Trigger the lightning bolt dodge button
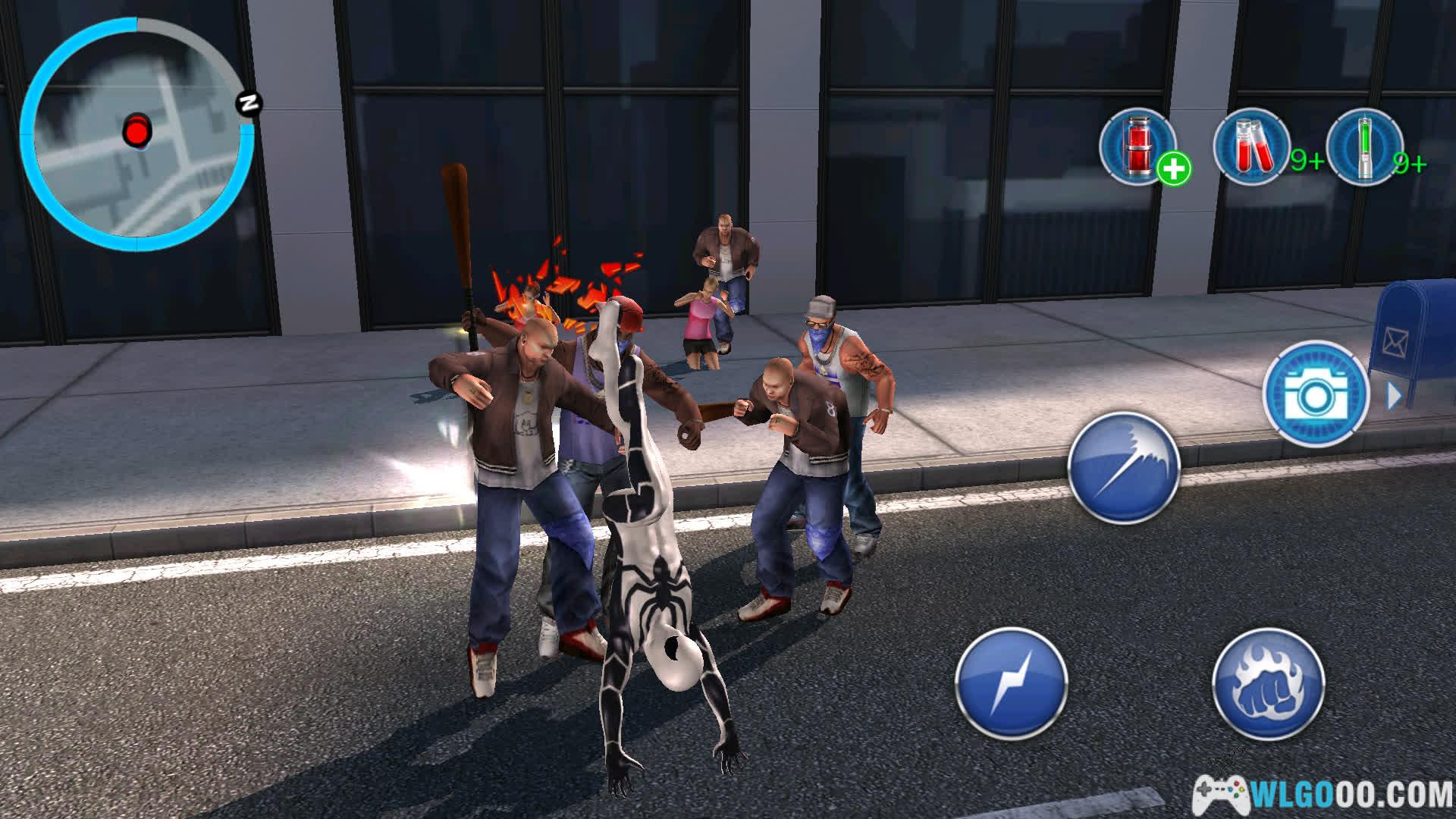The height and width of the screenshot is (819, 1456). [x=1011, y=683]
